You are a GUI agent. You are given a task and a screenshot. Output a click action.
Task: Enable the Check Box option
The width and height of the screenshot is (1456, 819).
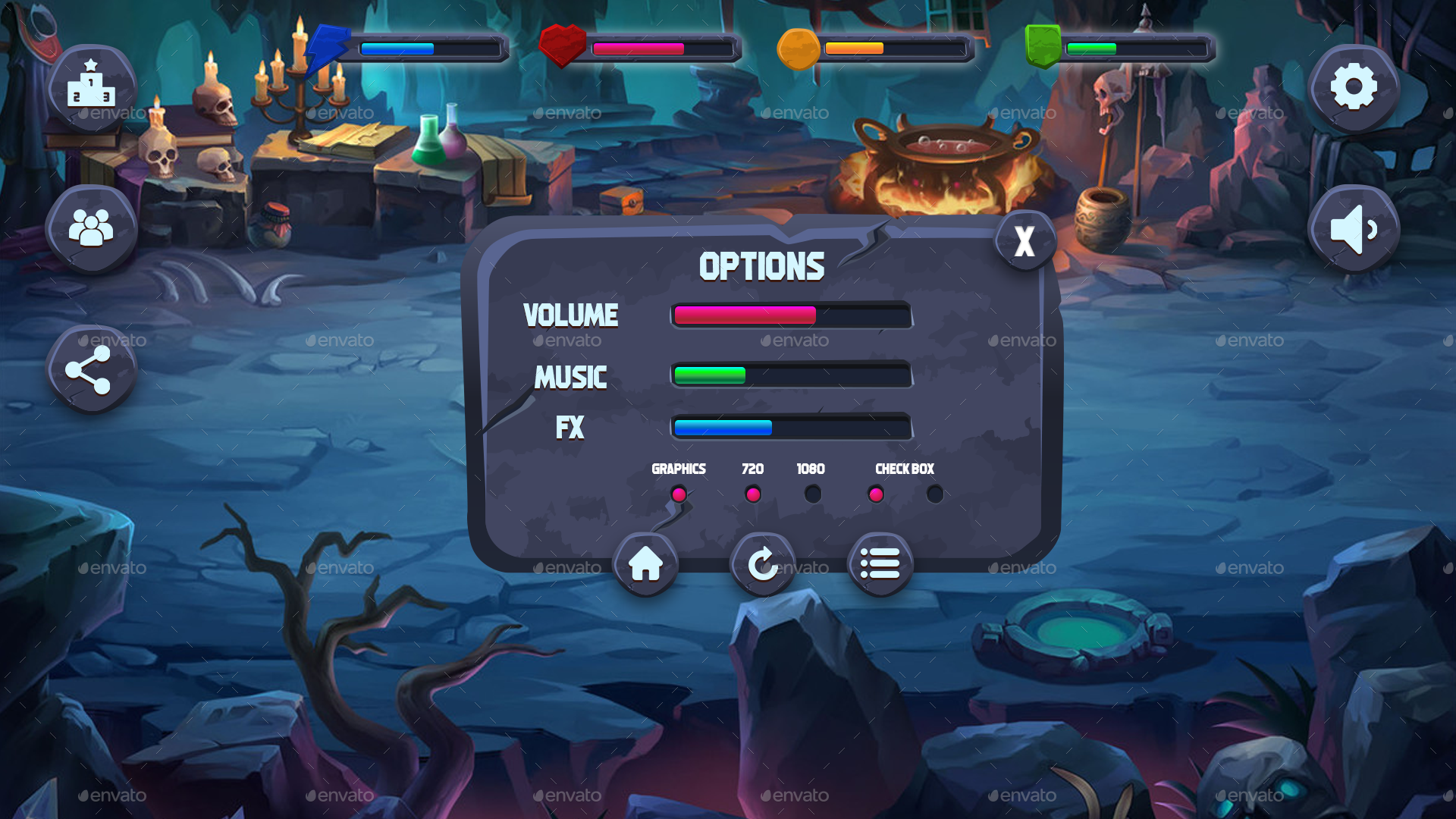pyautogui.click(x=877, y=494)
